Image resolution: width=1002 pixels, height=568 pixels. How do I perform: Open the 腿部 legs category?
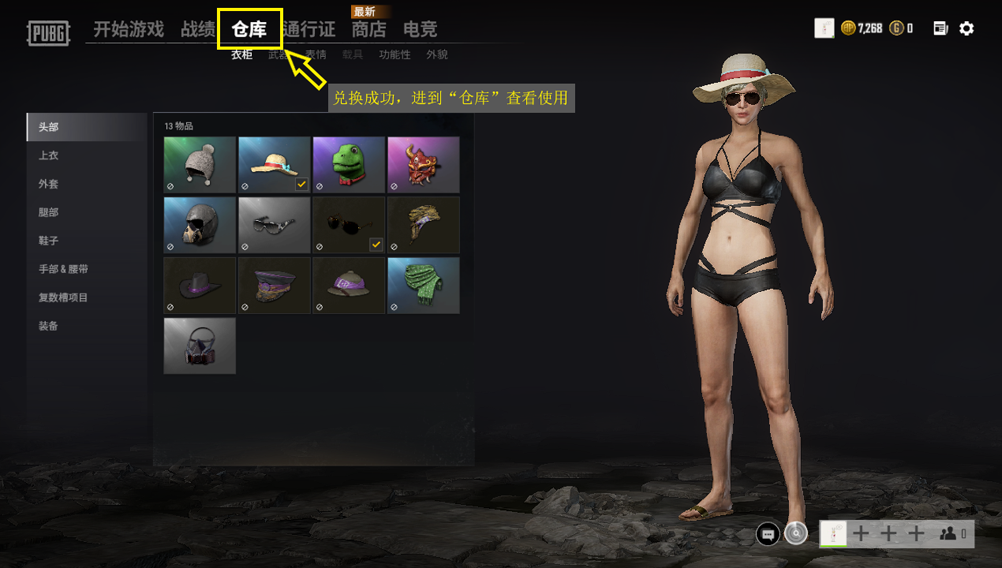pos(49,213)
